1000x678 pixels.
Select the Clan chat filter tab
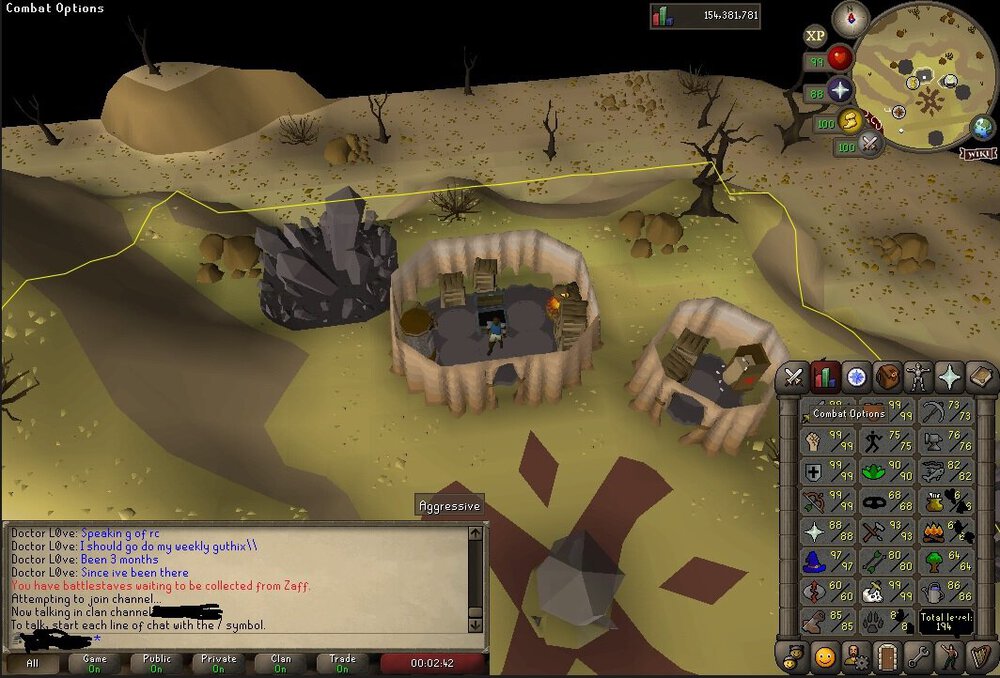(281, 663)
